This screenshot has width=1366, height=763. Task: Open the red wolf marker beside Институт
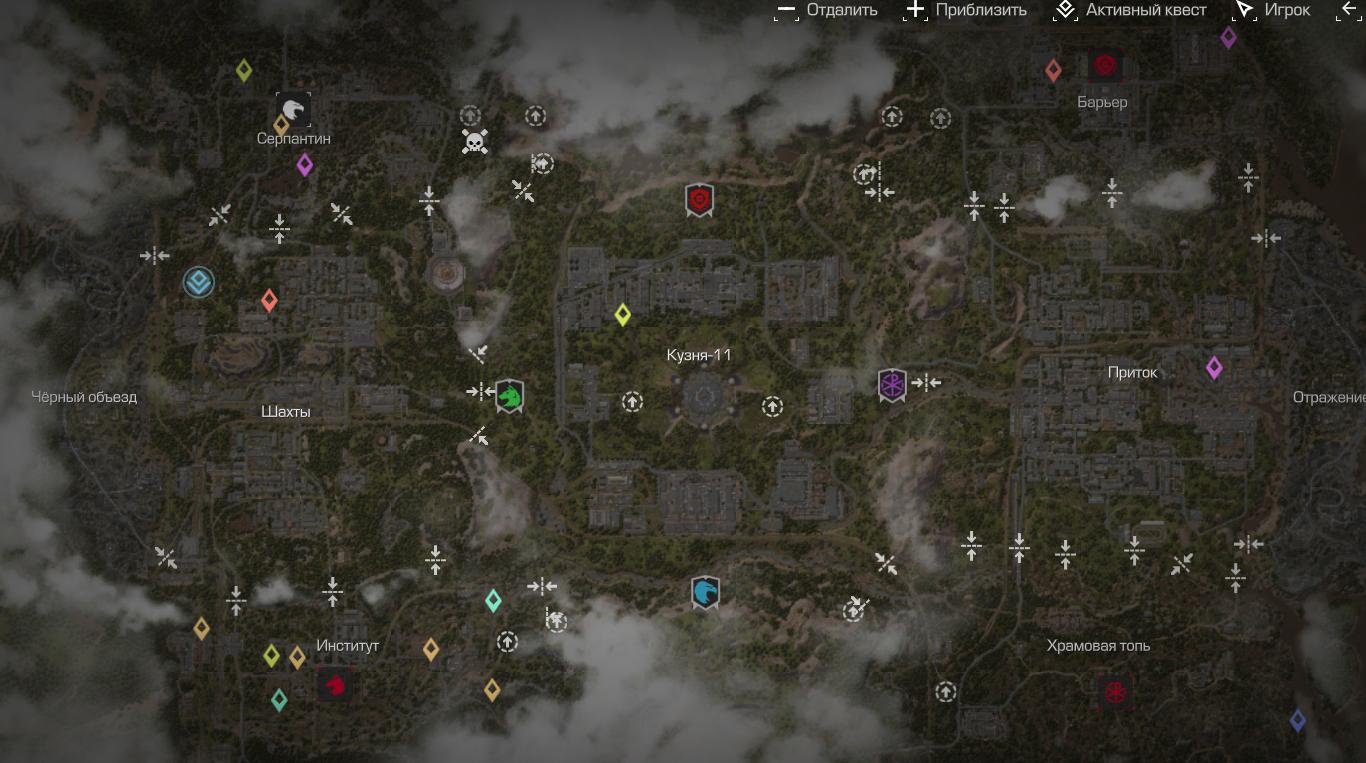pyautogui.click(x=335, y=685)
